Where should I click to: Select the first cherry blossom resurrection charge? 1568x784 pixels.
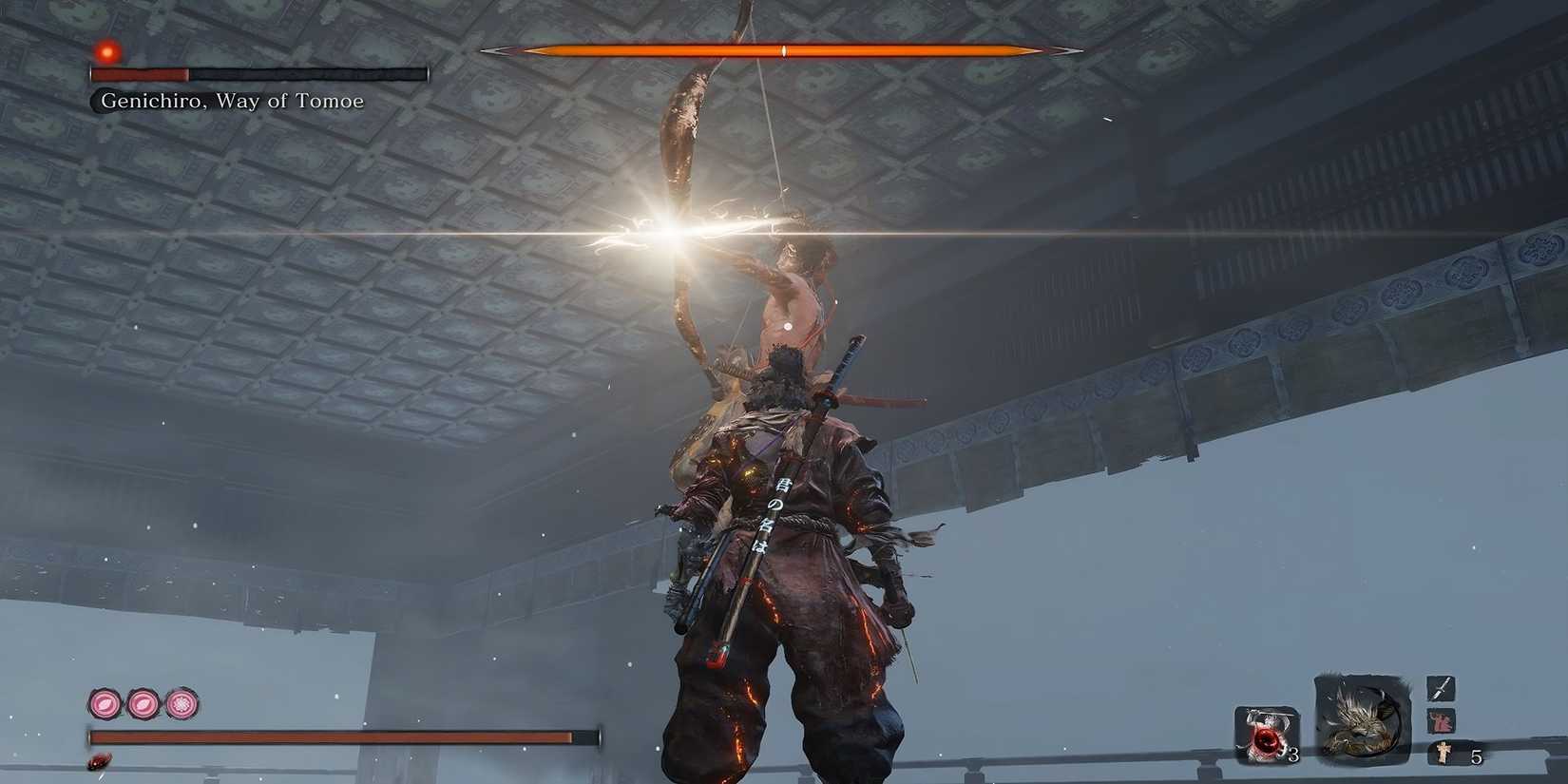pyautogui.click(x=105, y=702)
